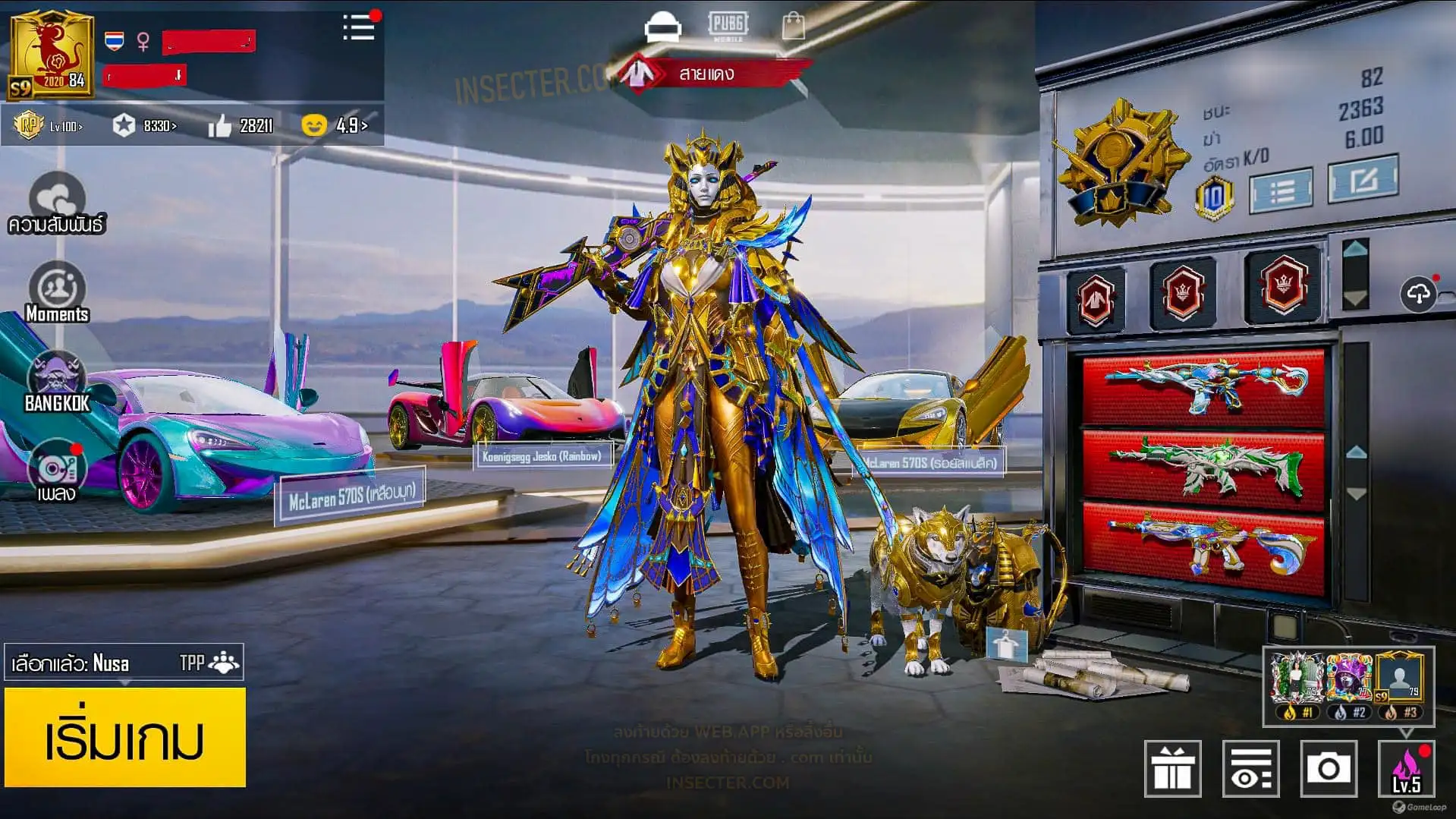Open the shopping bag tab
This screenshot has width=1456, height=819.
pos(793,27)
